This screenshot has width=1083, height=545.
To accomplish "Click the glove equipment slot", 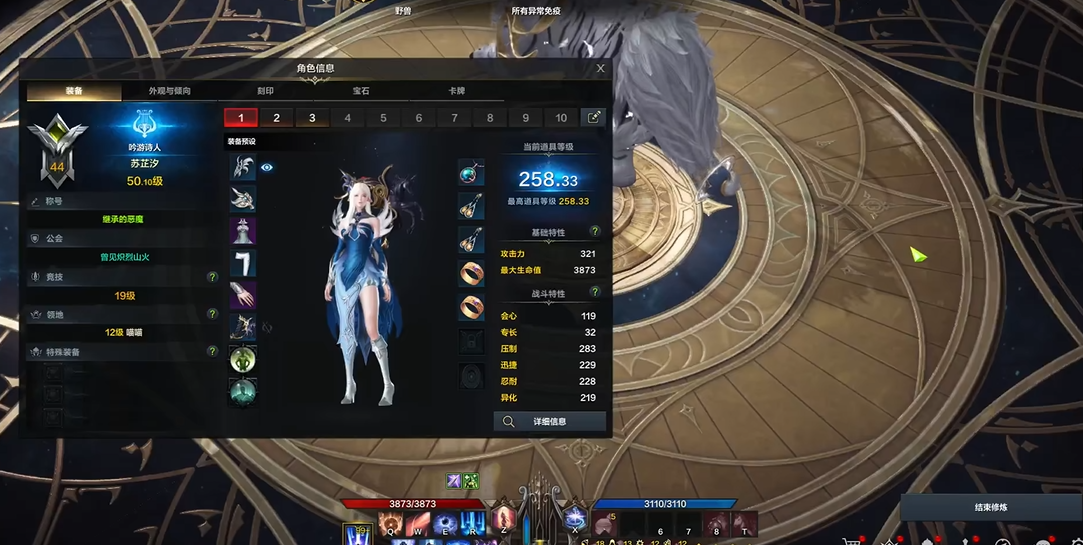I will [243, 295].
